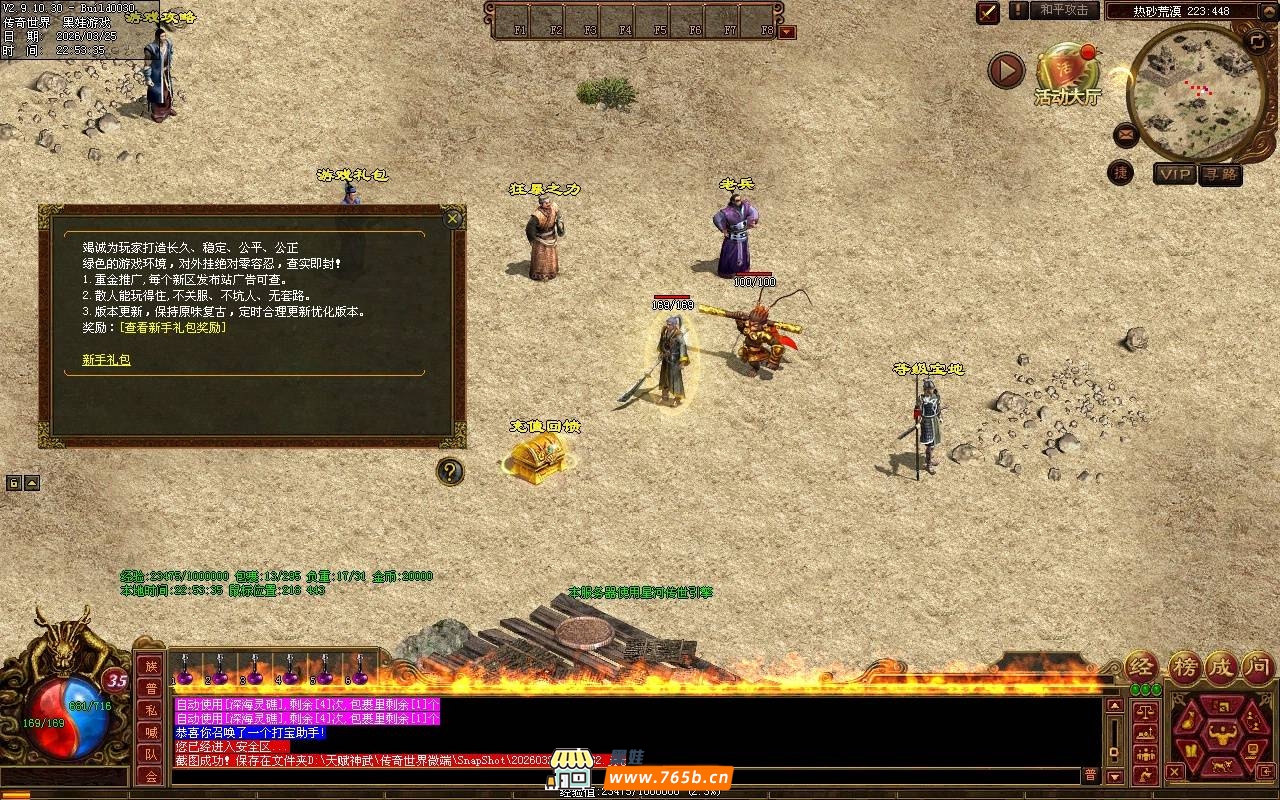Viewport: 1280px width, 800px height.
Task: Open the 成 achievements button
Action: (x=1221, y=667)
